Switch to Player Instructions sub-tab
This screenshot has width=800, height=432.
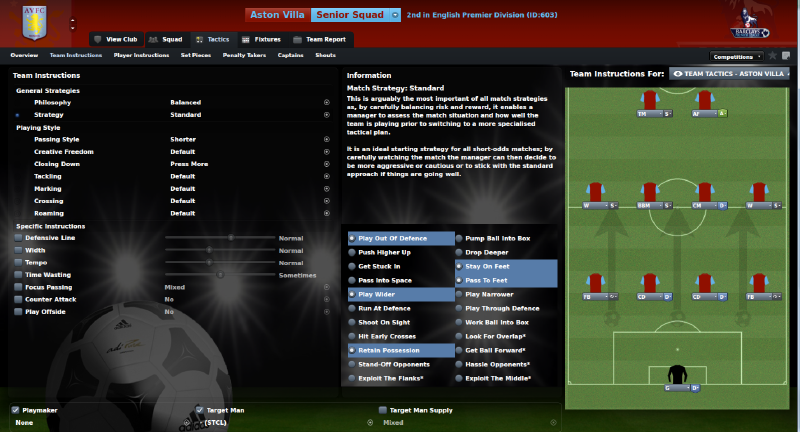click(x=141, y=55)
